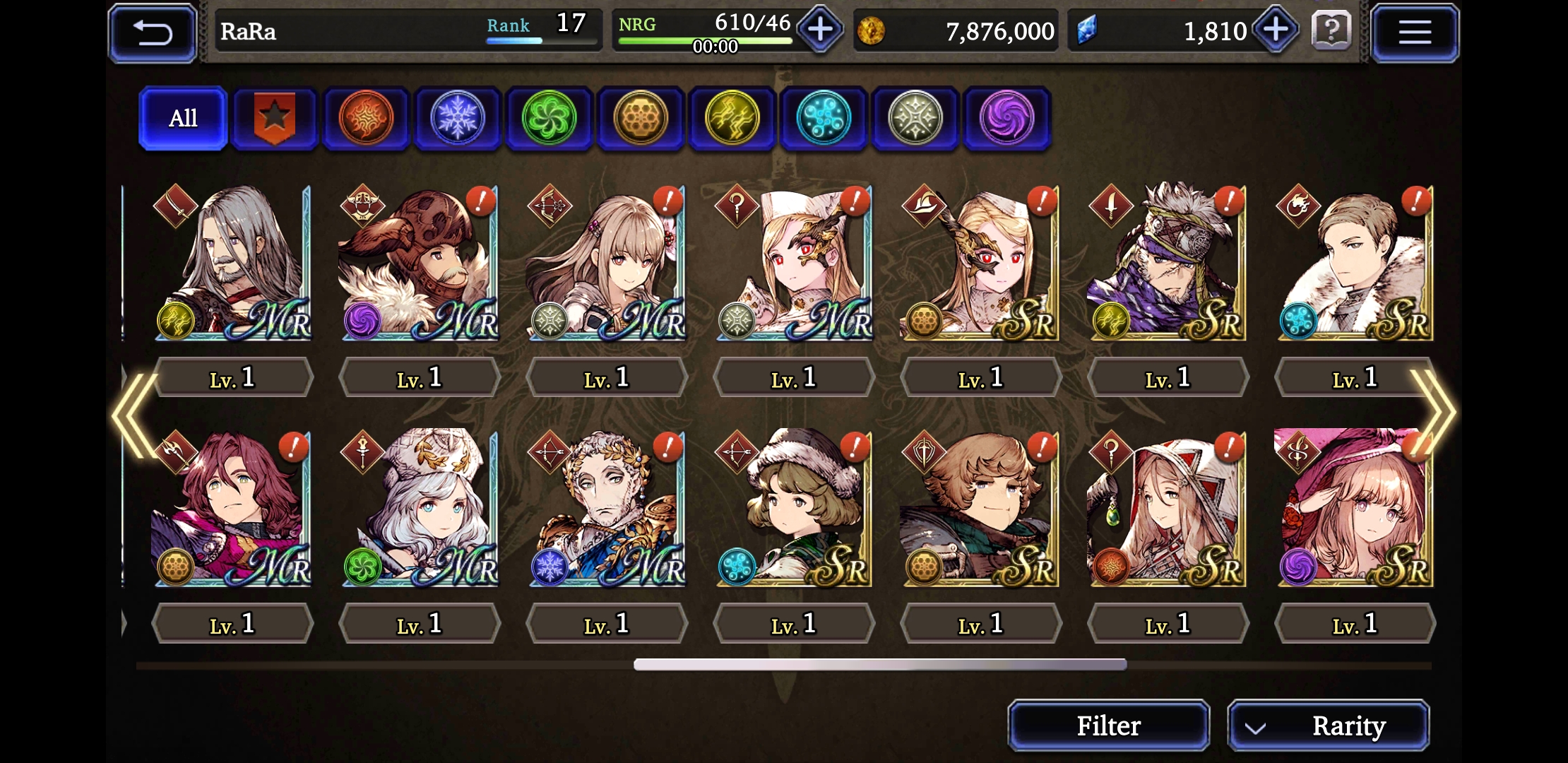Switch to the red star banner tab
Image resolution: width=1568 pixels, height=763 pixels.
[274, 118]
